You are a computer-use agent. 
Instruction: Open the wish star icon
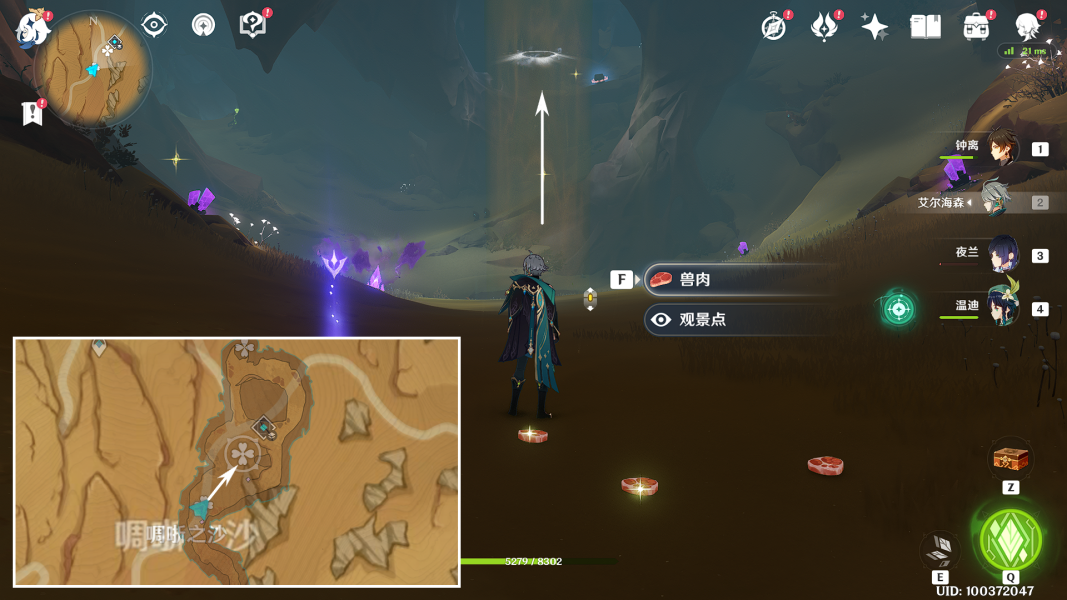click(x=874, y=27)
